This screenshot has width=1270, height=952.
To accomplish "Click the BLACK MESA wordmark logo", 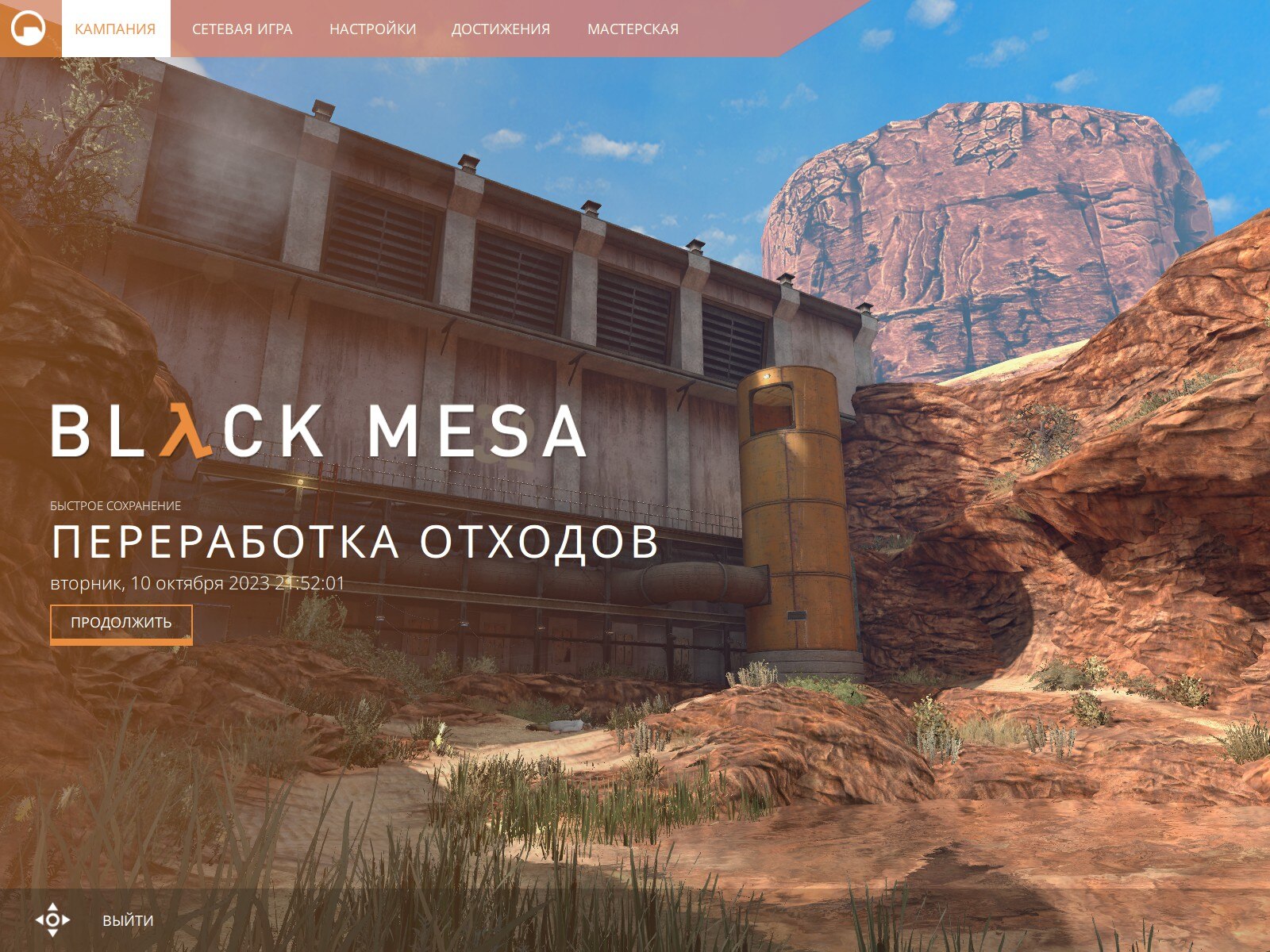I will coord(317,432).
